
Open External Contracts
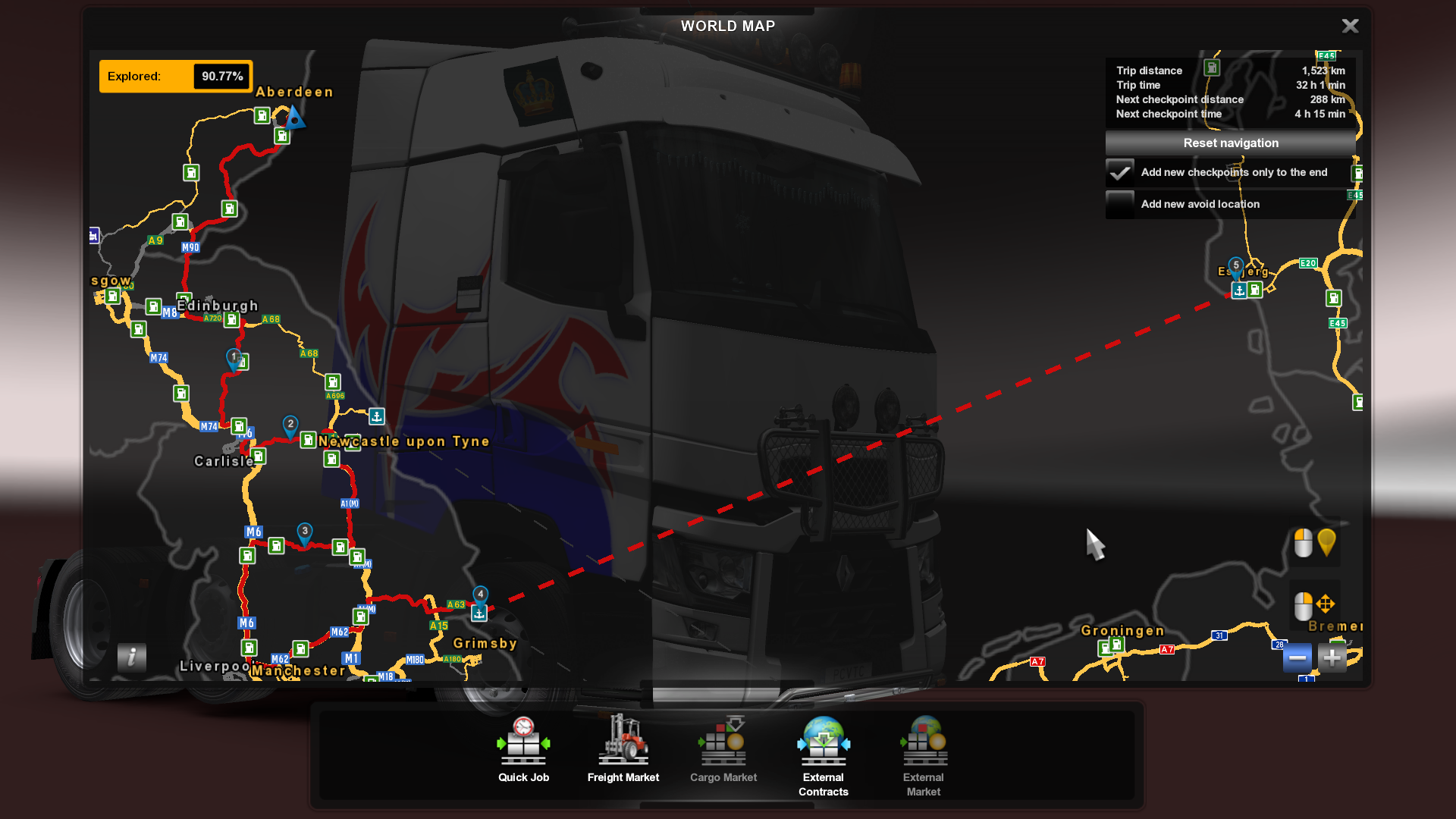[823, 755]
